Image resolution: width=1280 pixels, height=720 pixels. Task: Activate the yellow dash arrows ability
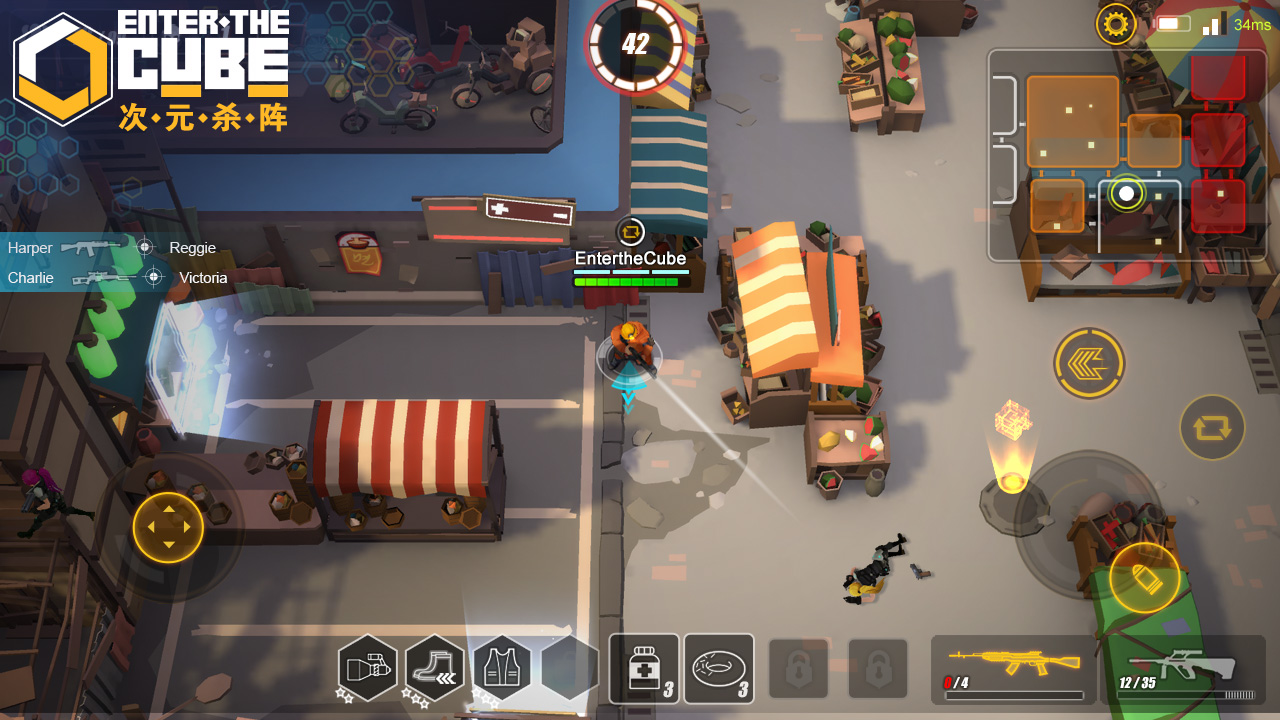1089,363
